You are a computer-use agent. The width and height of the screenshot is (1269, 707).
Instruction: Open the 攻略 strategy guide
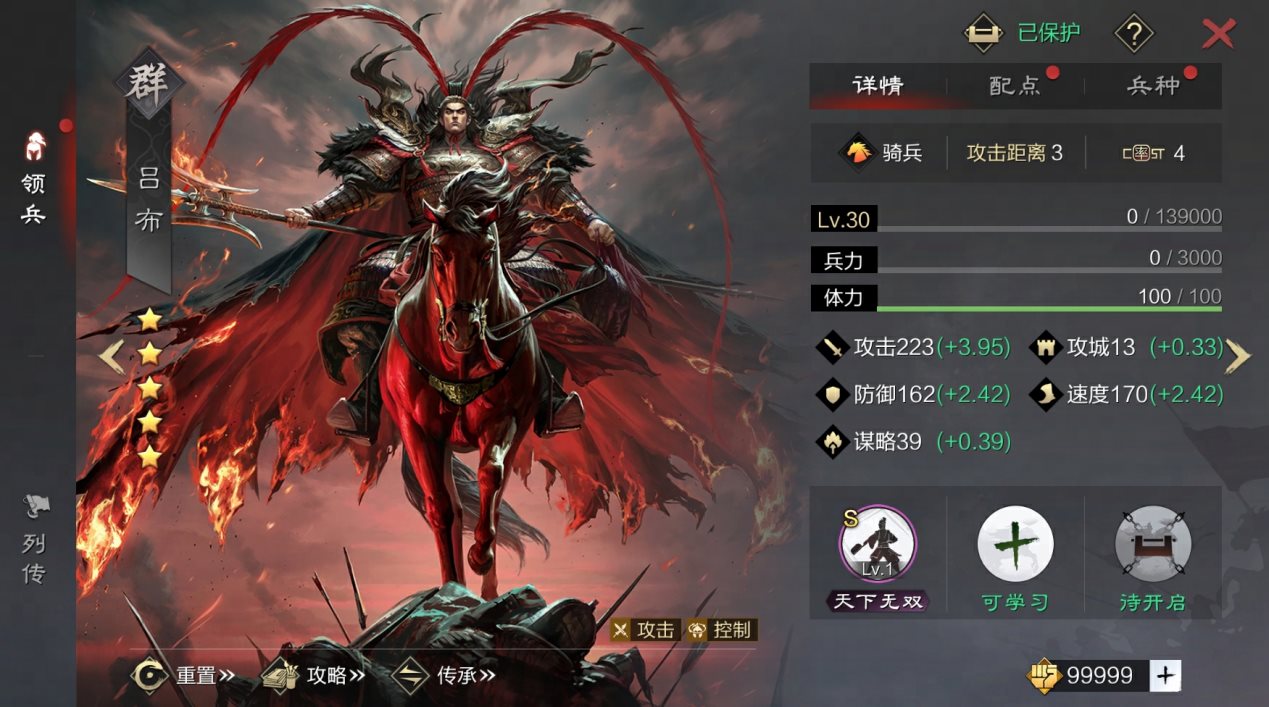point(313,675)
